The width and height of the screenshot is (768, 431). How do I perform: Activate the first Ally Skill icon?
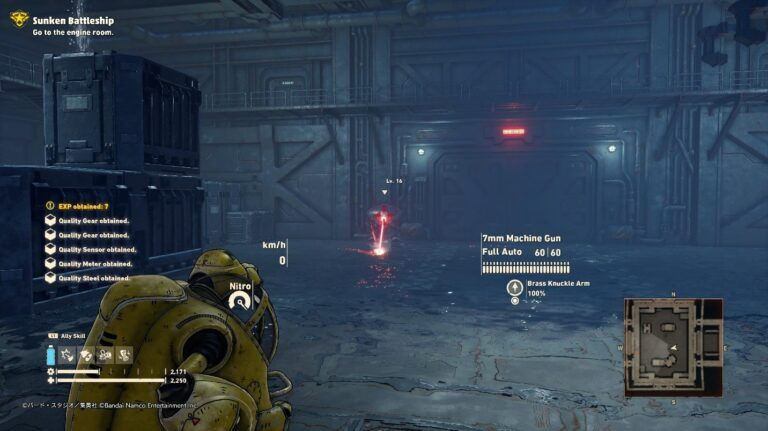coord(70,355)
